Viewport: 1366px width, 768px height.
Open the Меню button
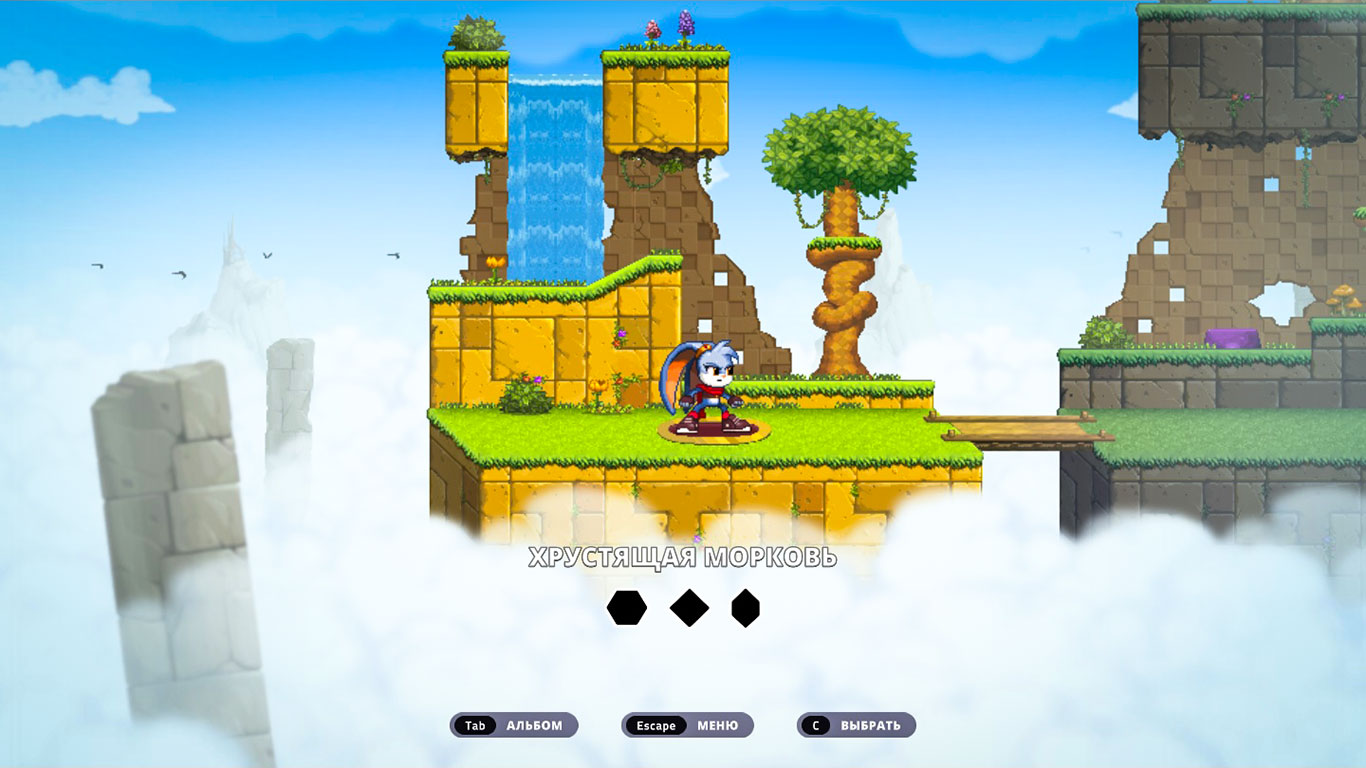[x=687, y=725]
